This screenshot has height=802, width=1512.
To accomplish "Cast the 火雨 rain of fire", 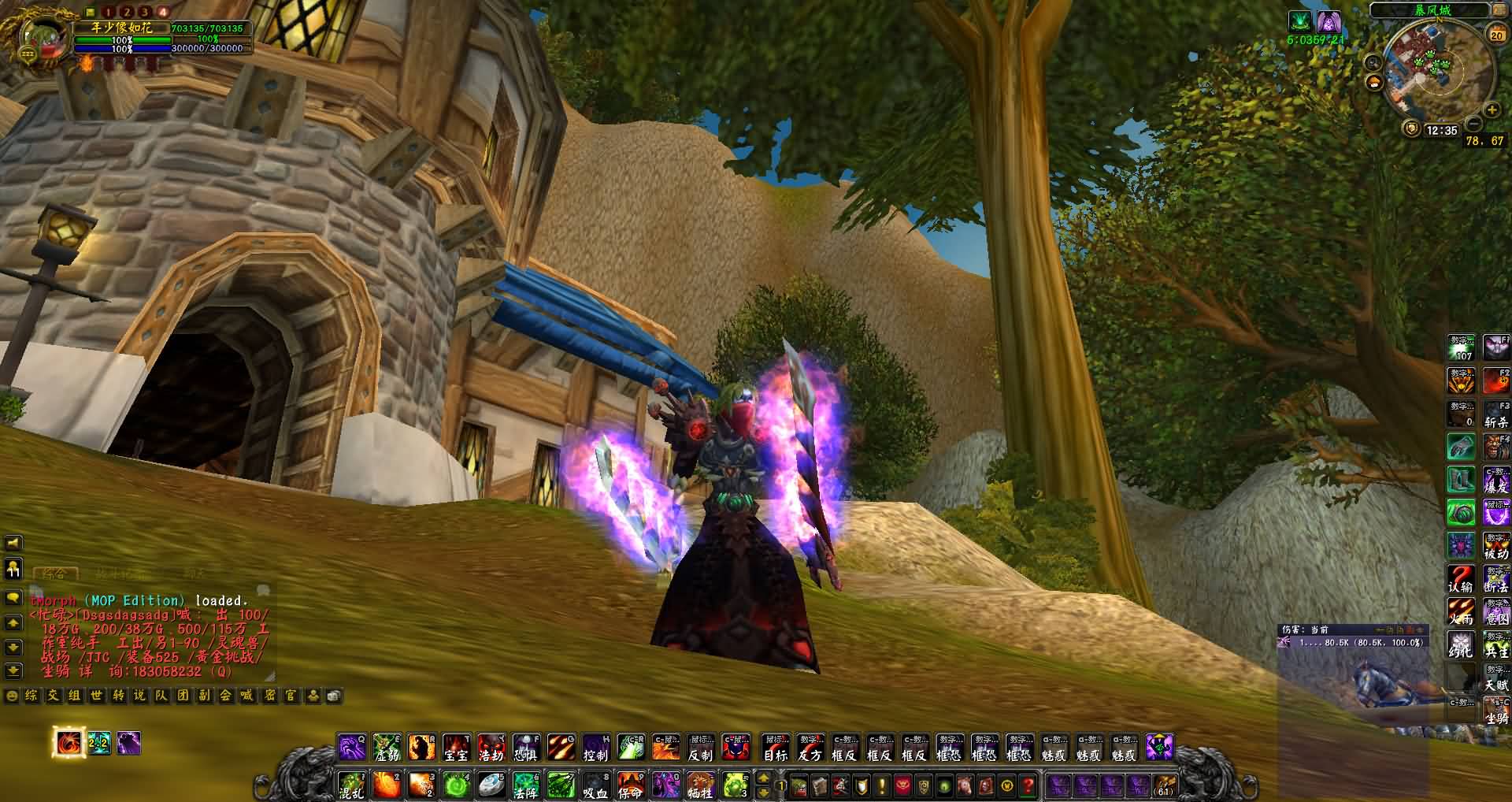I will (1461, 612).
